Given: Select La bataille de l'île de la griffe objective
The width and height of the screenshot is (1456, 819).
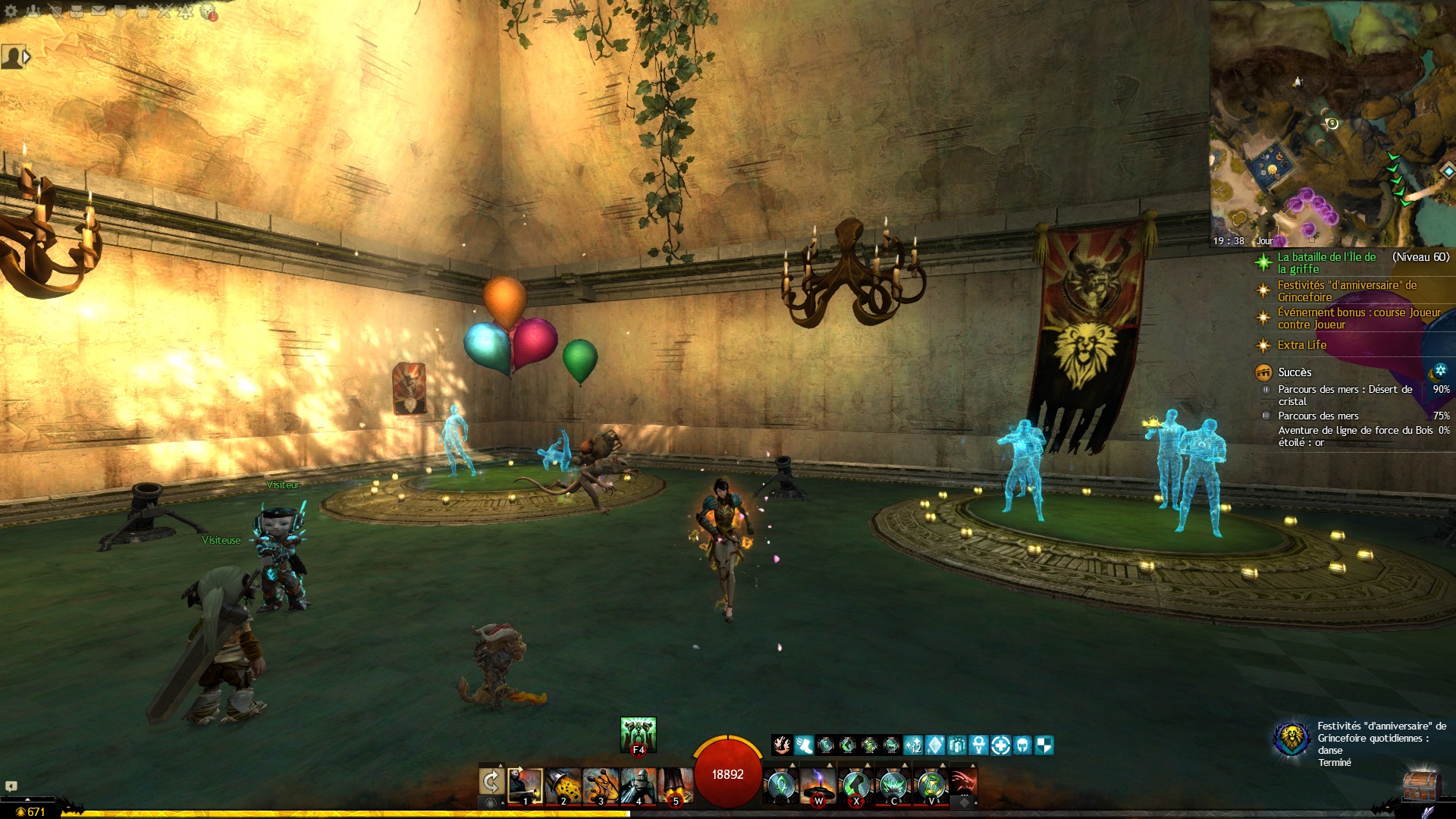Looking at the screenshot, I should click(x=1326, y=262).
